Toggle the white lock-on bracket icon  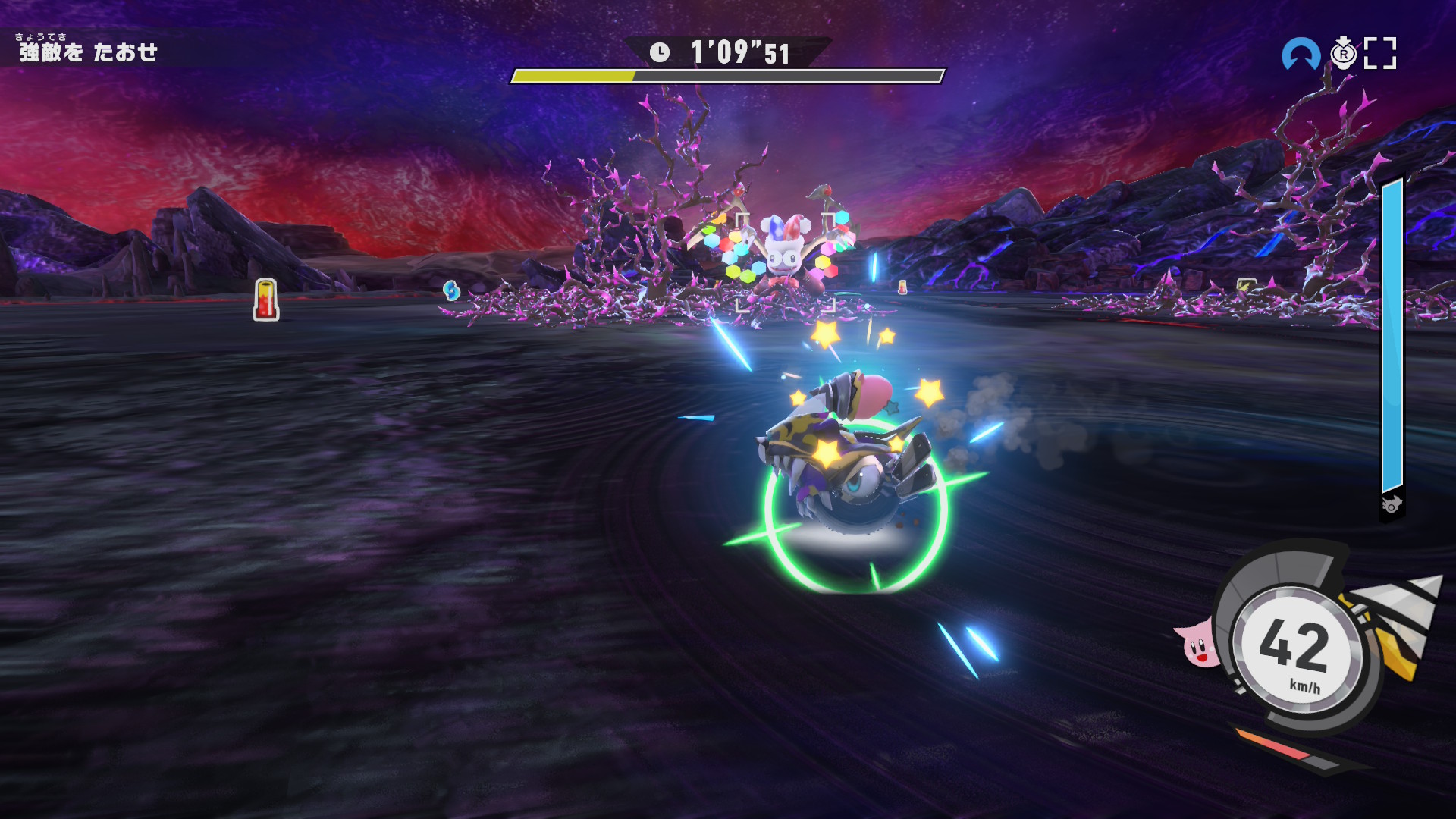pyautogui.click(x=1379, y=54)
